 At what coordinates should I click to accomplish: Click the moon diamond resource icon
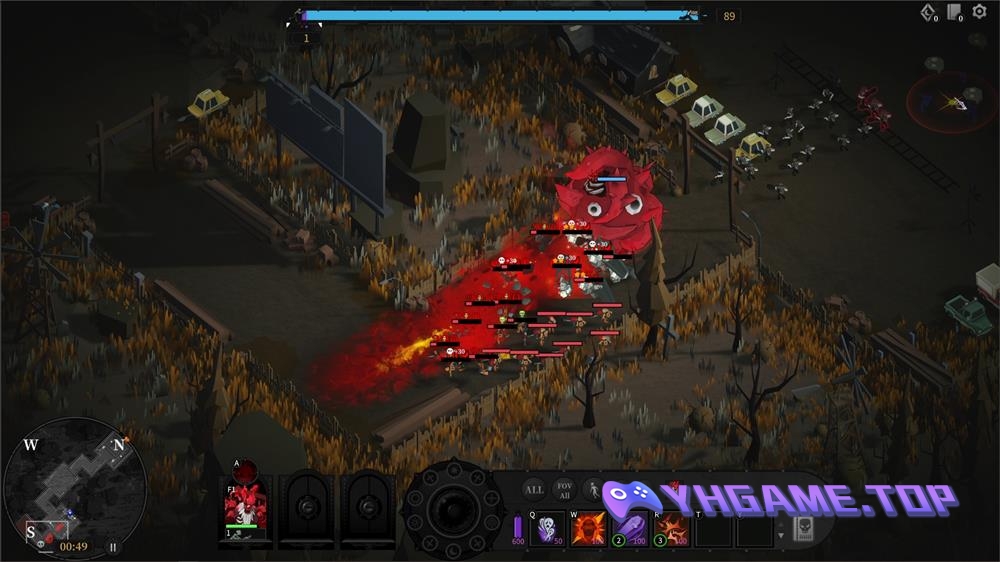pos(929,13)
